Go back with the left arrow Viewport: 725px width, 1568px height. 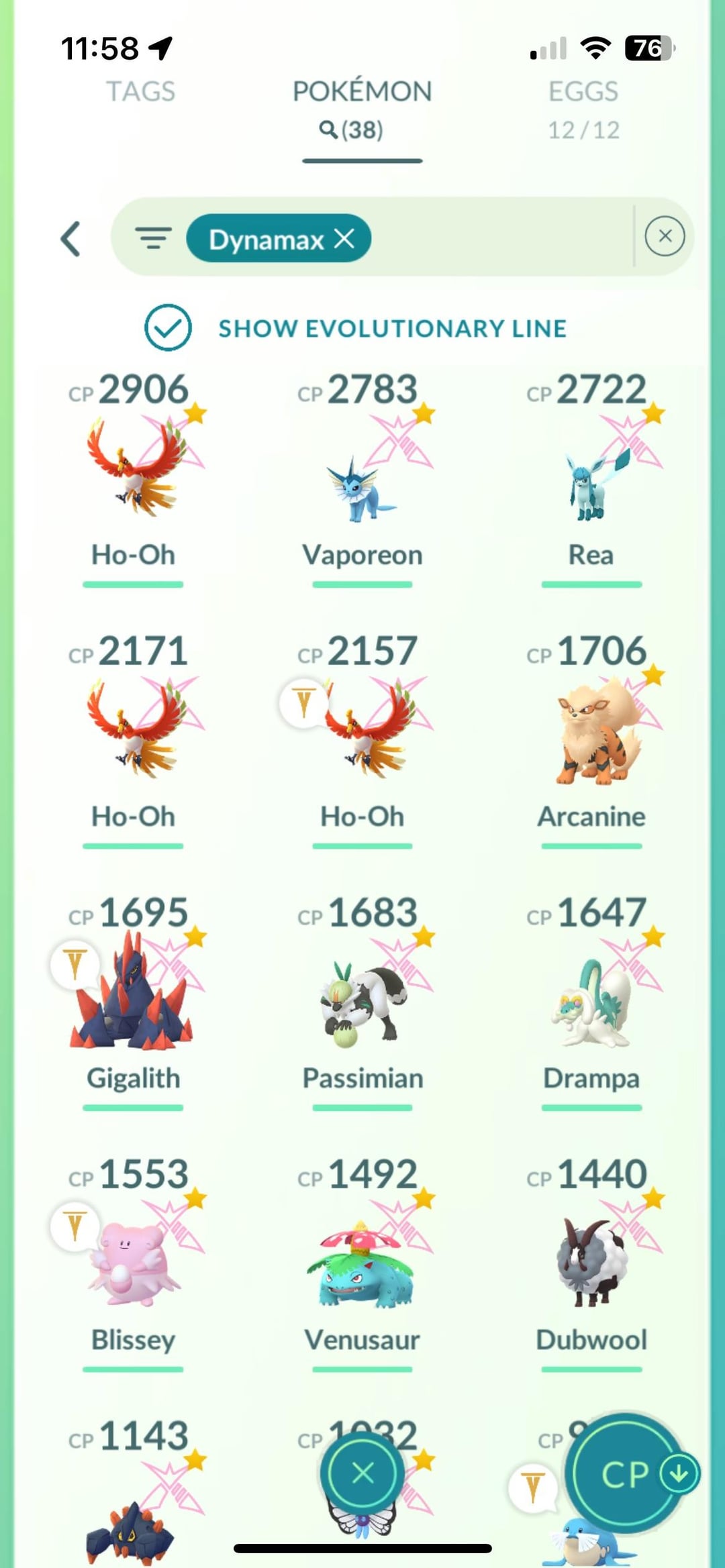coord(71,239)
